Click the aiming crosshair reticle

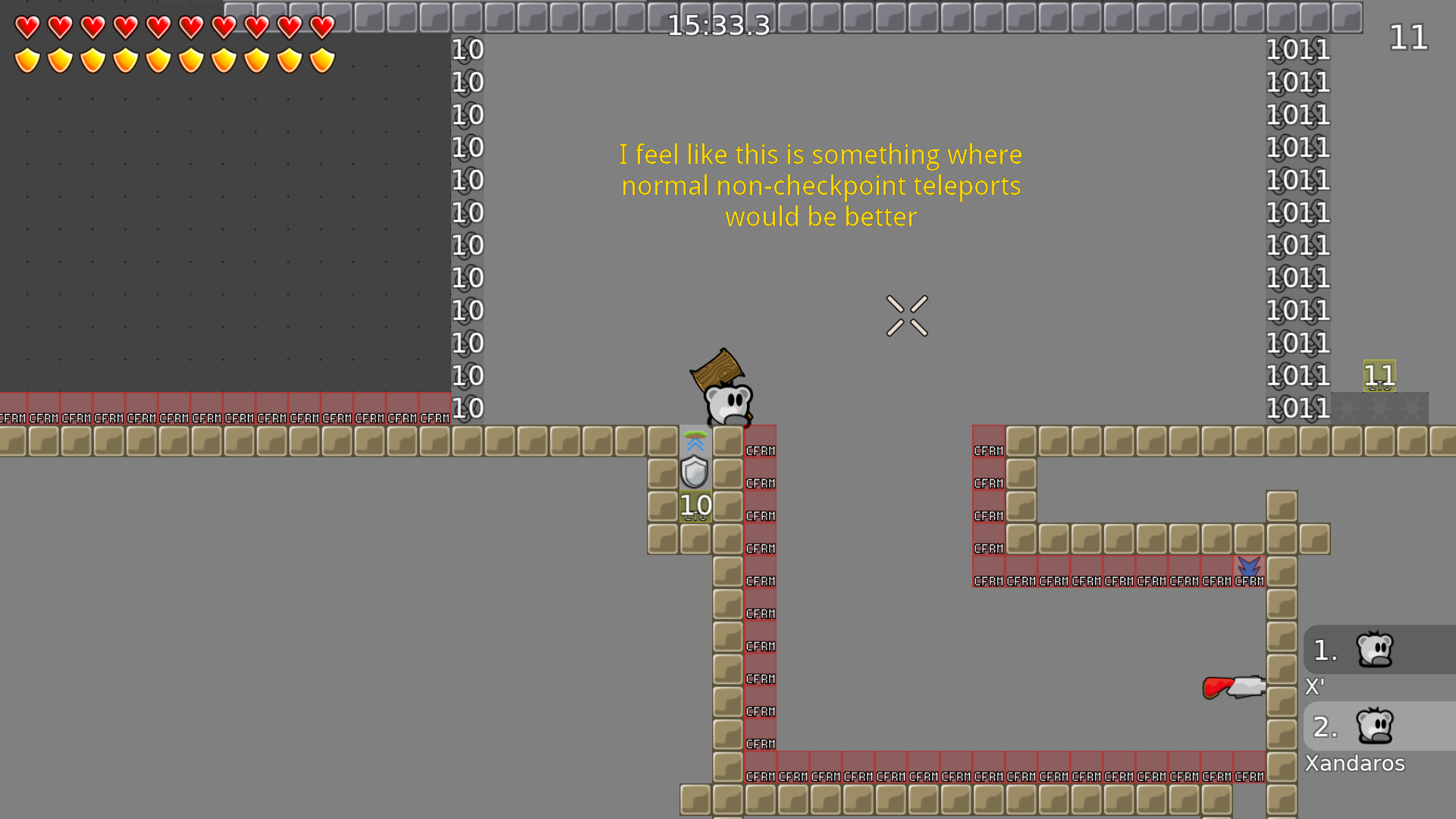click(907, 315)
